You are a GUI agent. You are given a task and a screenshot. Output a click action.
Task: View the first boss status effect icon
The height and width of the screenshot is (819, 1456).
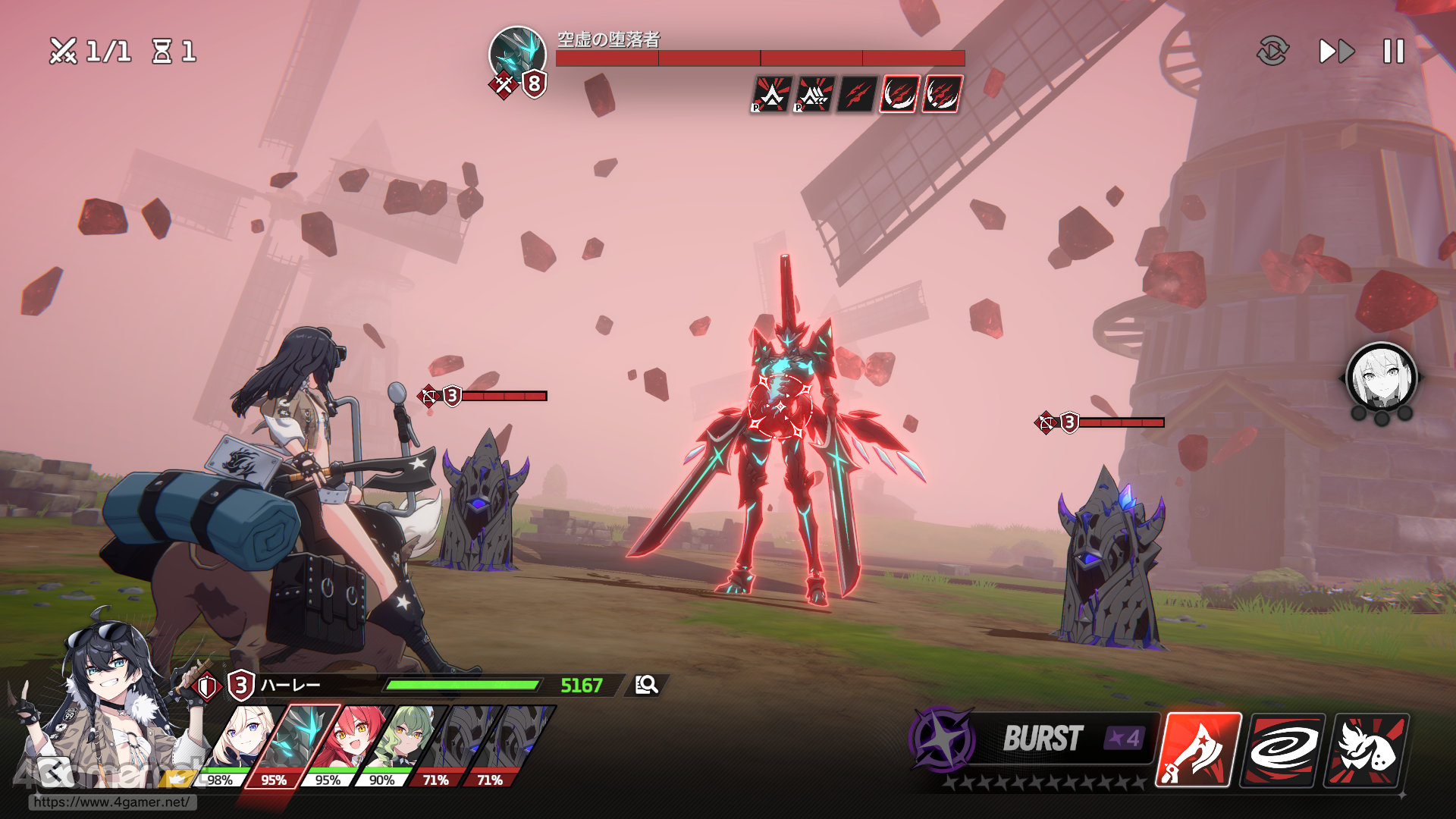pyautogui.click(x=771, y=95)
